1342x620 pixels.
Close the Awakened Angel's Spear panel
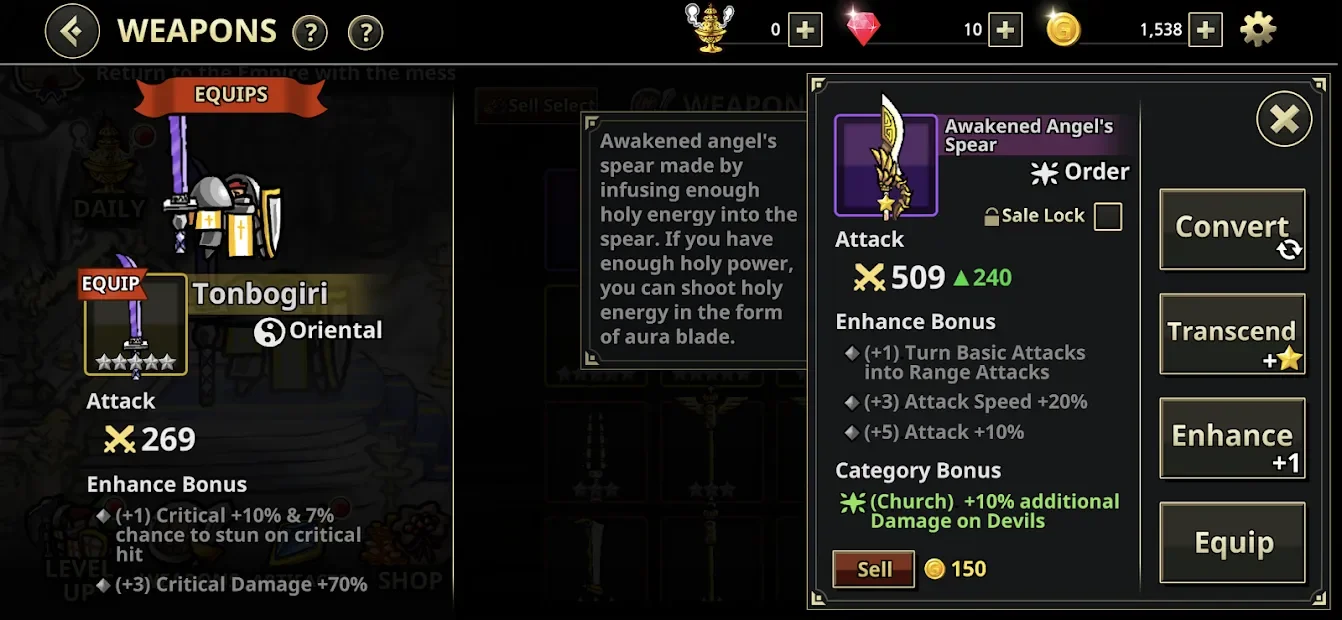point(1284,120)
